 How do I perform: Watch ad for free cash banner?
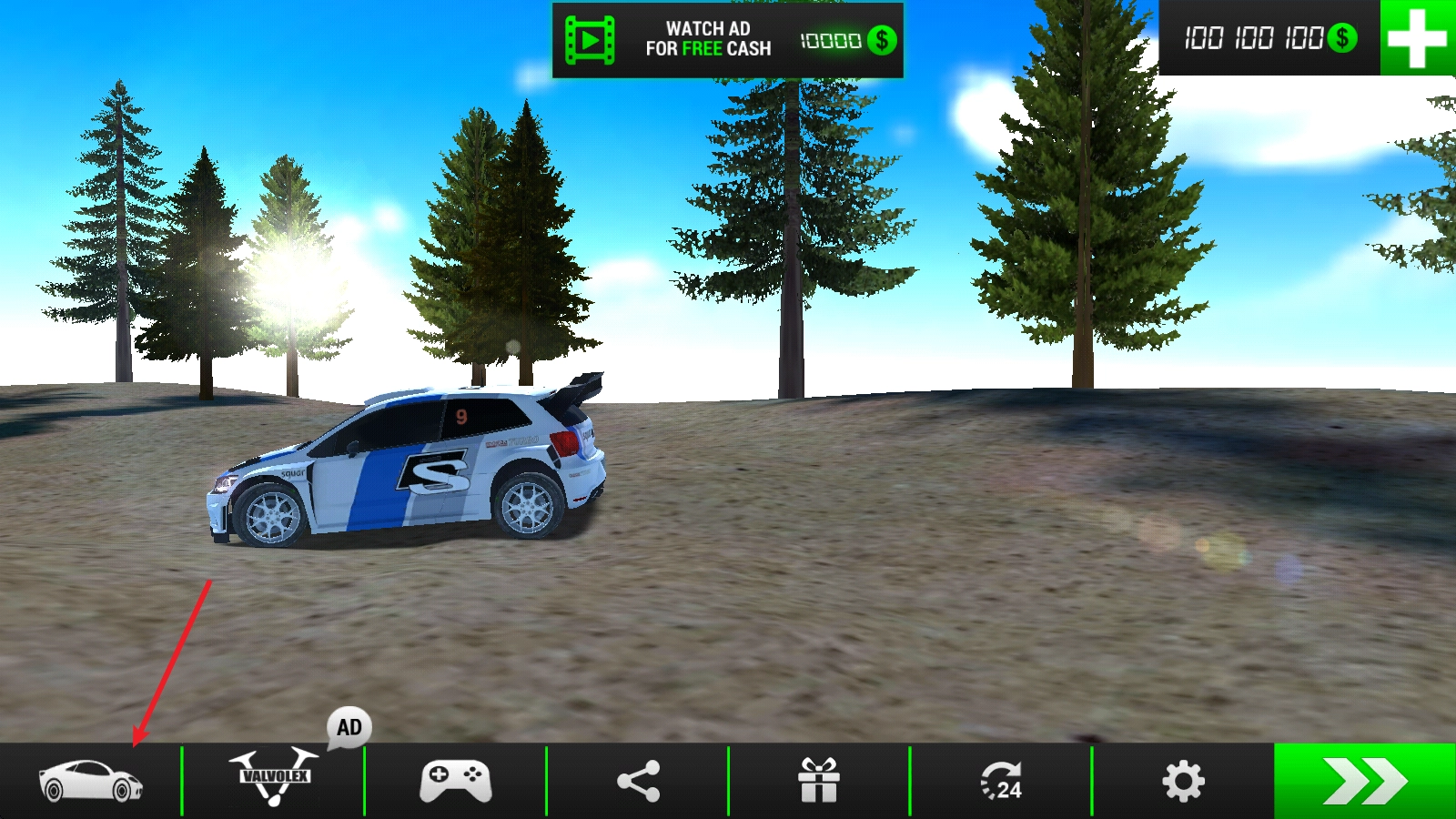(x=727, y=40)
